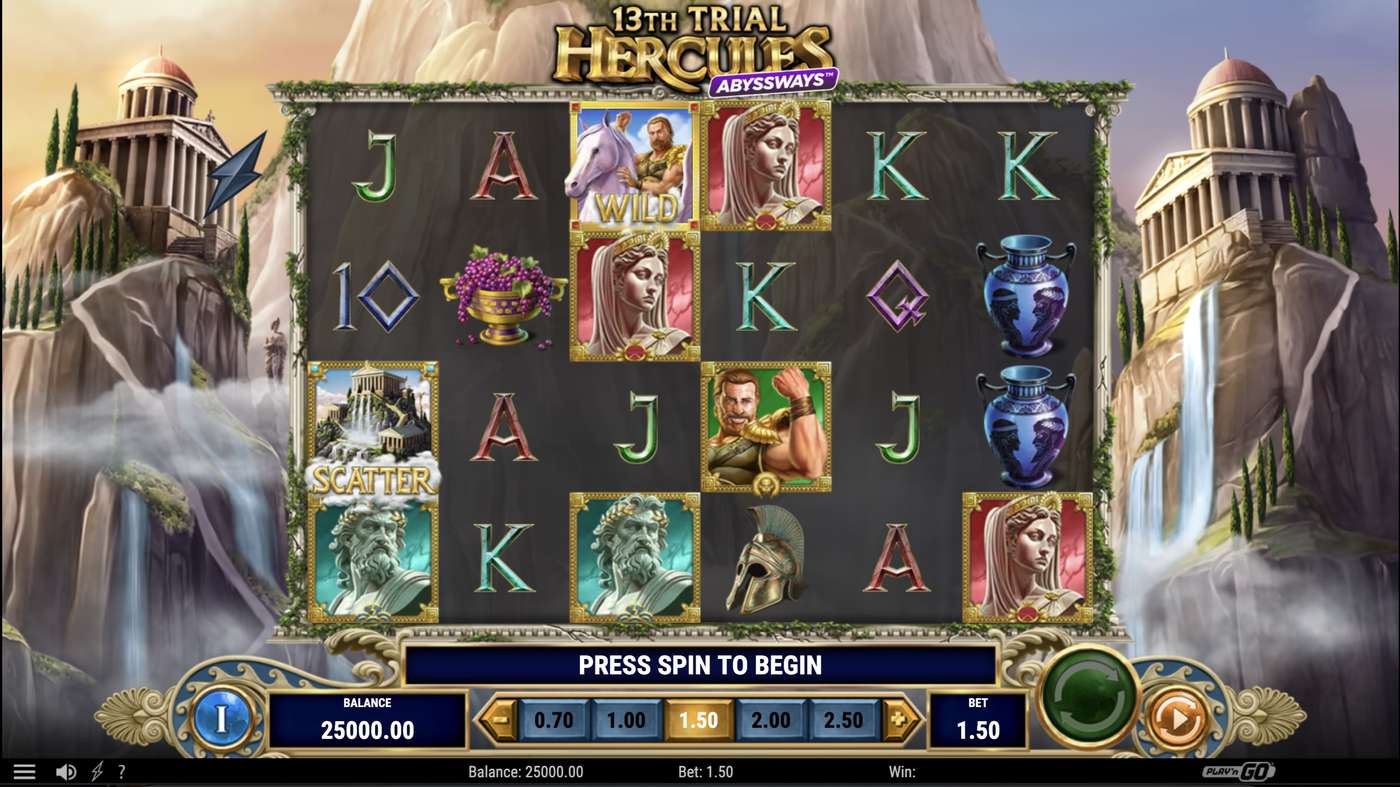The width and height of the screenshot is (1400, 787).
Task: Click the Win field in the status bar
Action: point(905,771)
